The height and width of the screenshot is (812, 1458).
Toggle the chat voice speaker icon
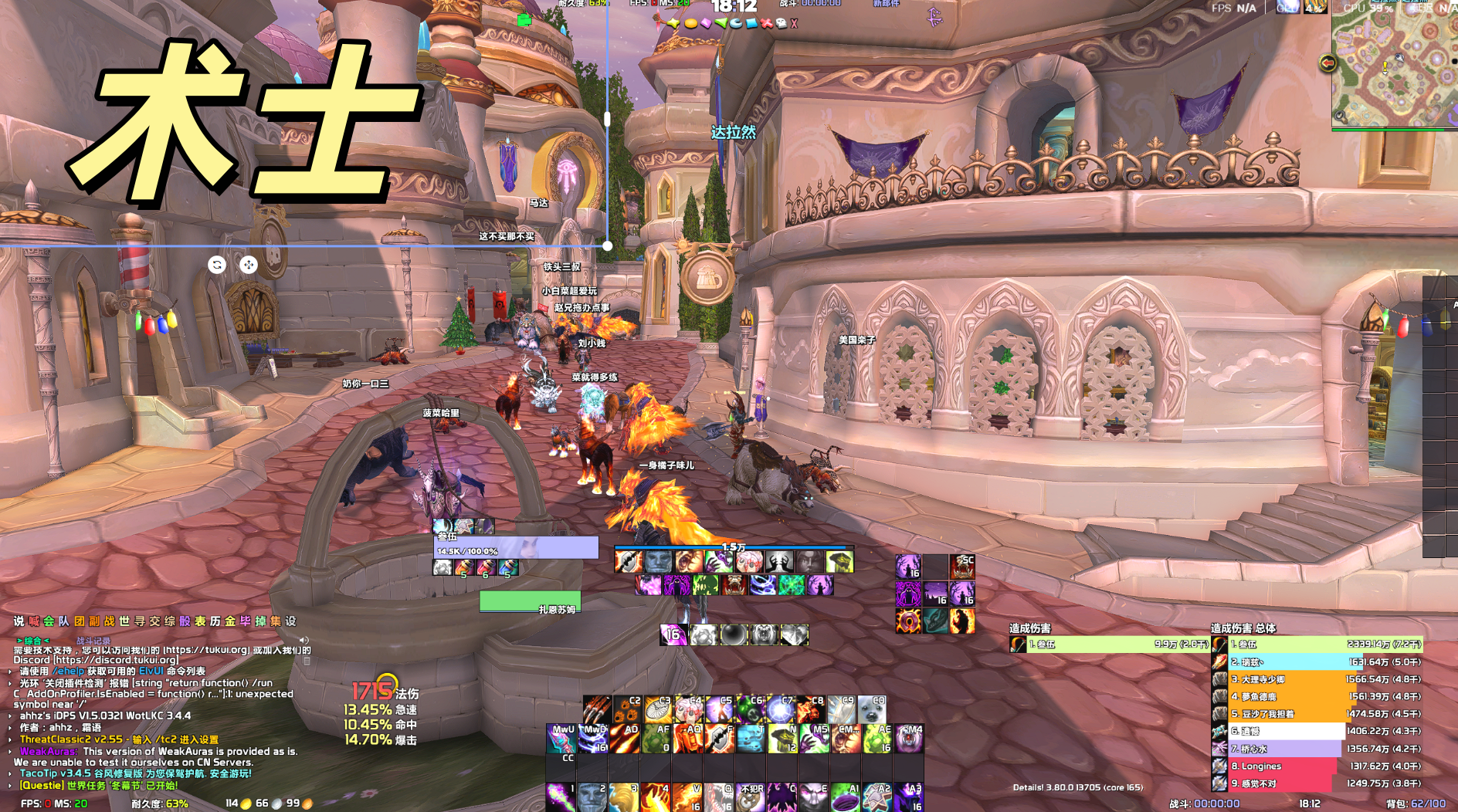pyautogui.click(x=304, y=641)
